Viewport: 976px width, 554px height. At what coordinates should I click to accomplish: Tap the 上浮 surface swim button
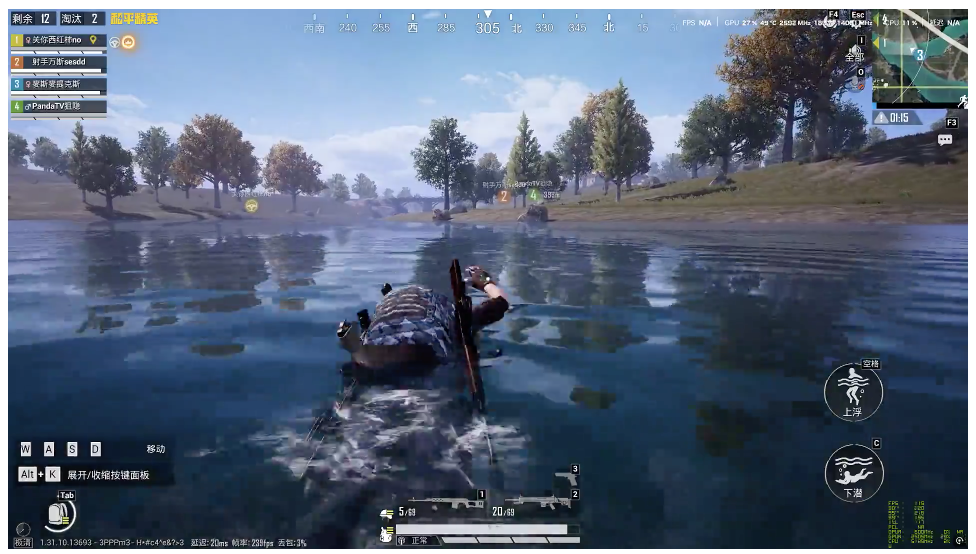tap(853, 391)
